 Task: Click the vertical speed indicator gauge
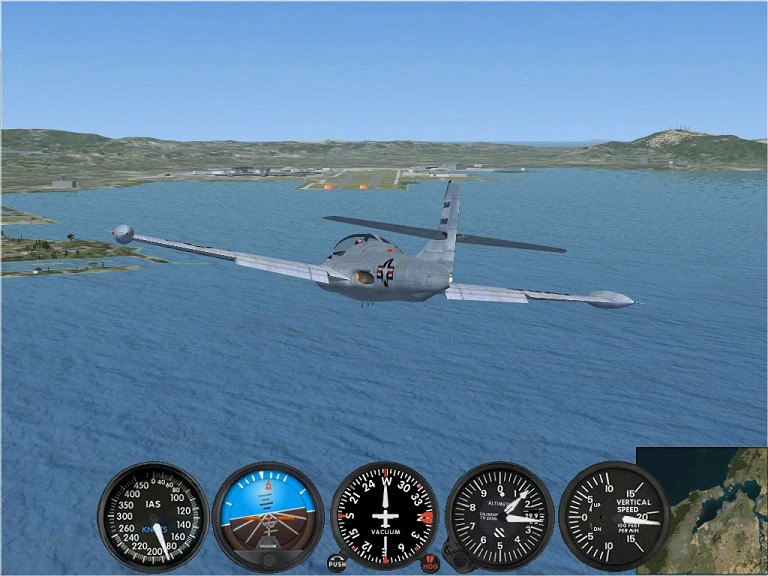coord(613,516)
